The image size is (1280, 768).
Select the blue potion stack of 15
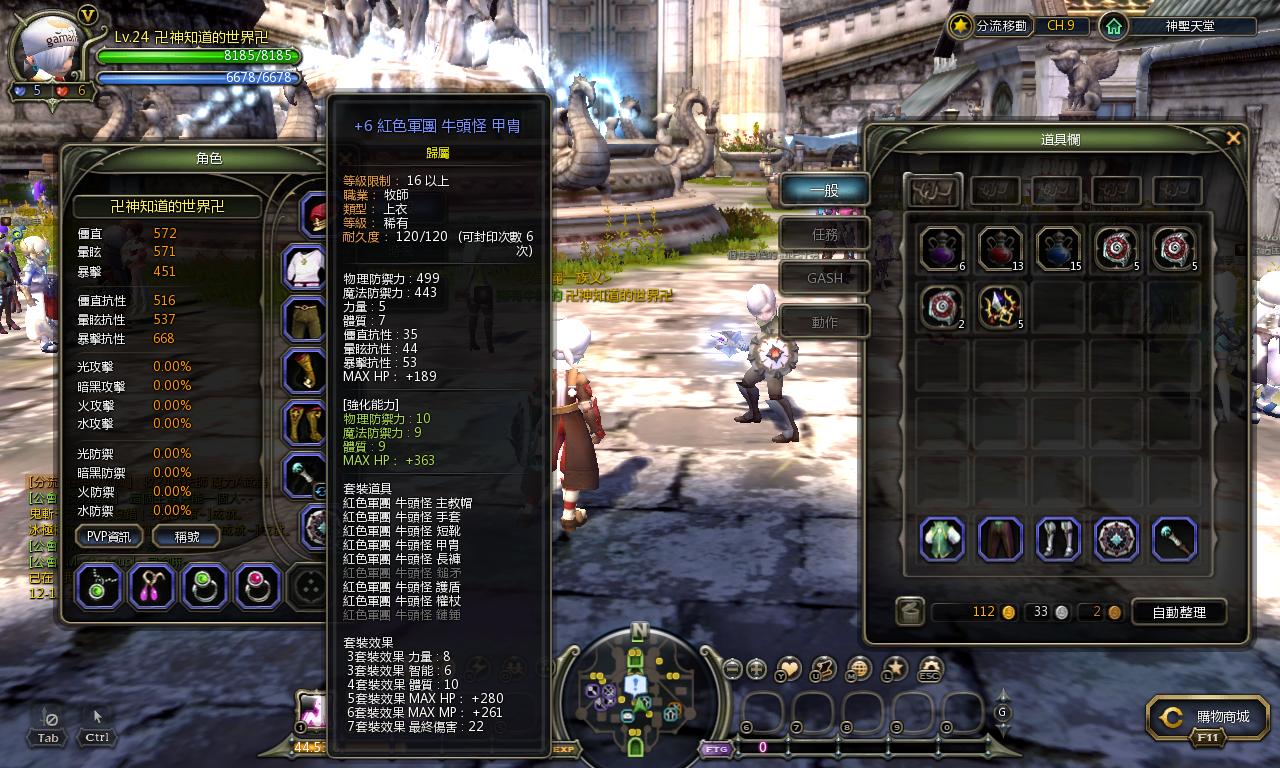click(x=1058, y=249)
